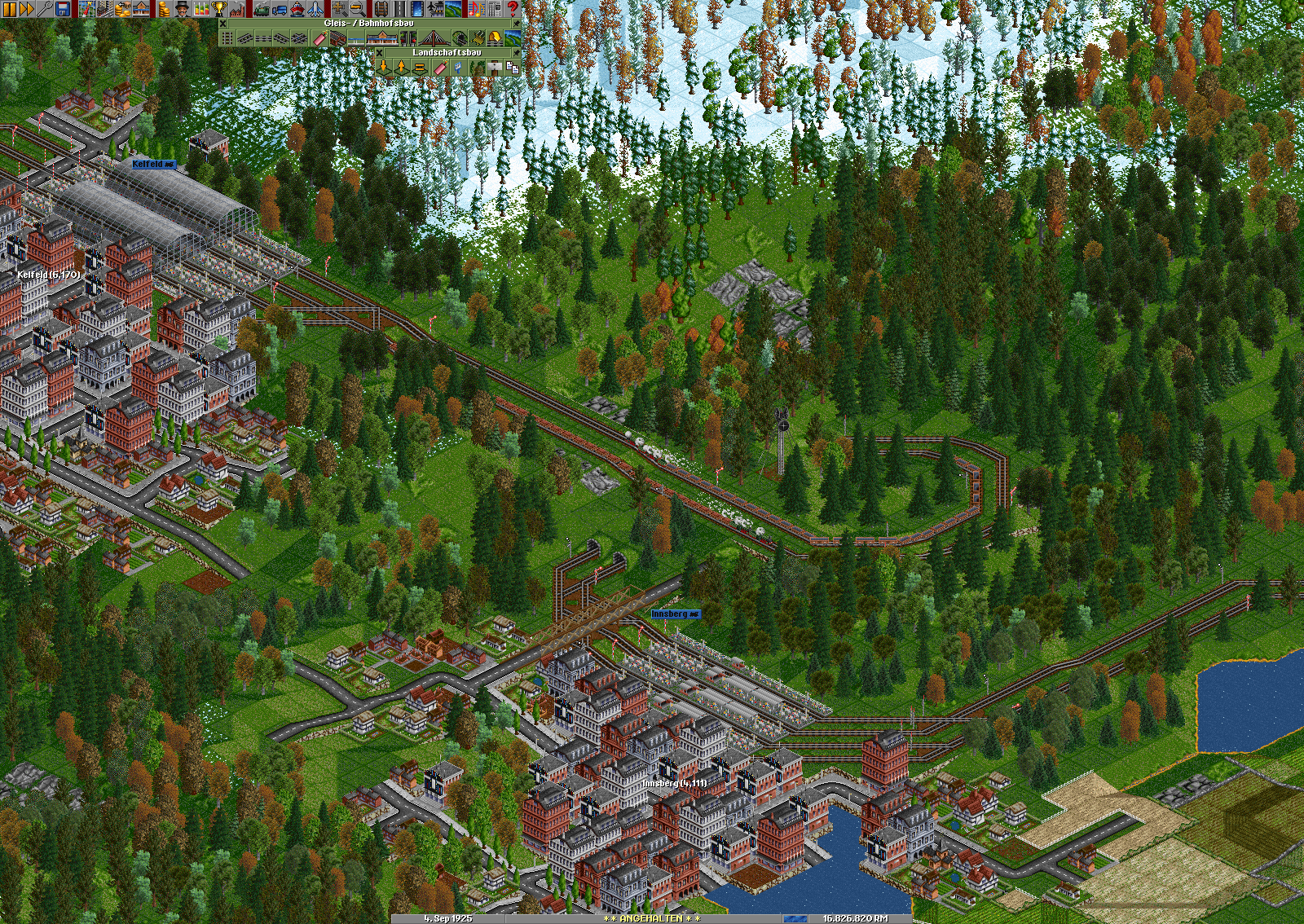Open the train list locomotive icon
The width and height of the screenshot is (1304, 924).
tap(262, 9)
